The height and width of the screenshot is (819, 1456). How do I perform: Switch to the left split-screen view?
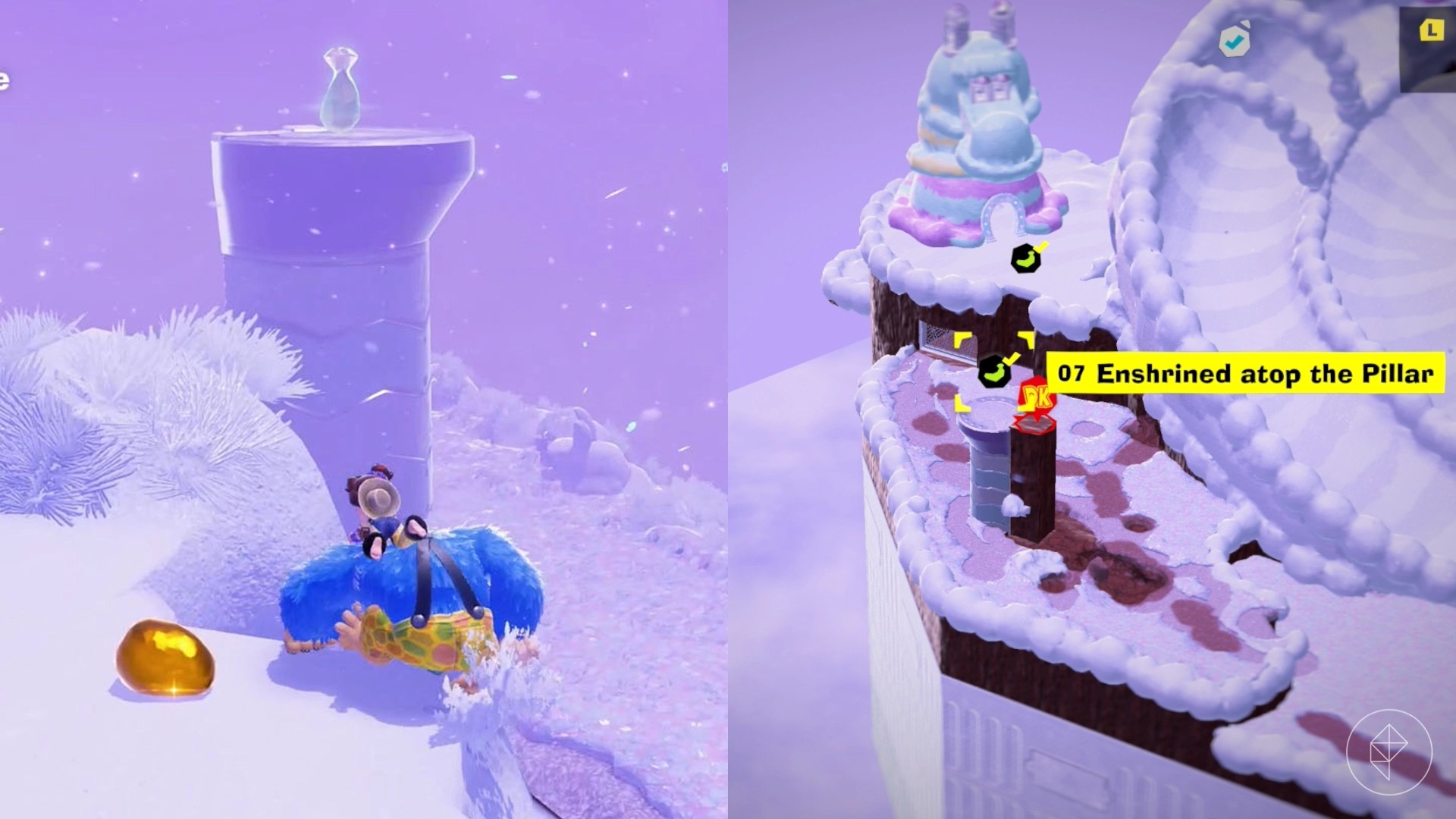364,409
